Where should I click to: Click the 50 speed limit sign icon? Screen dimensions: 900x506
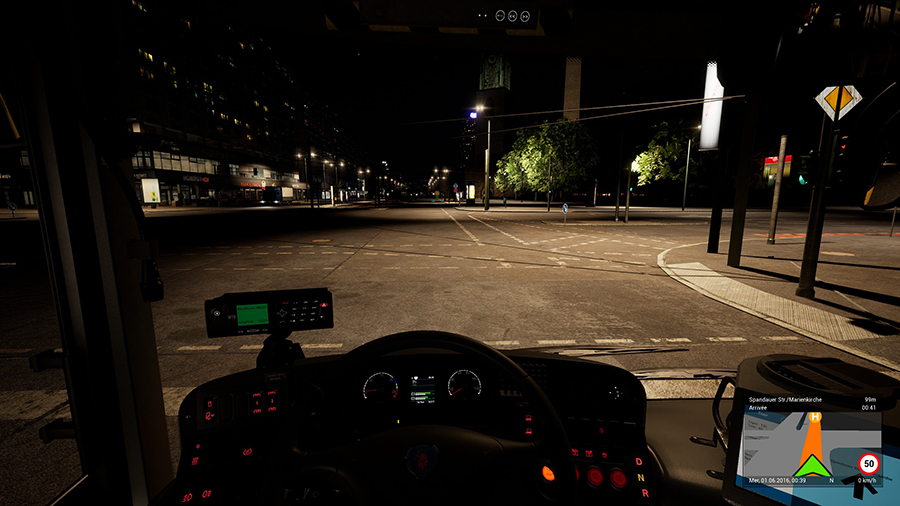tap(868, 463)
